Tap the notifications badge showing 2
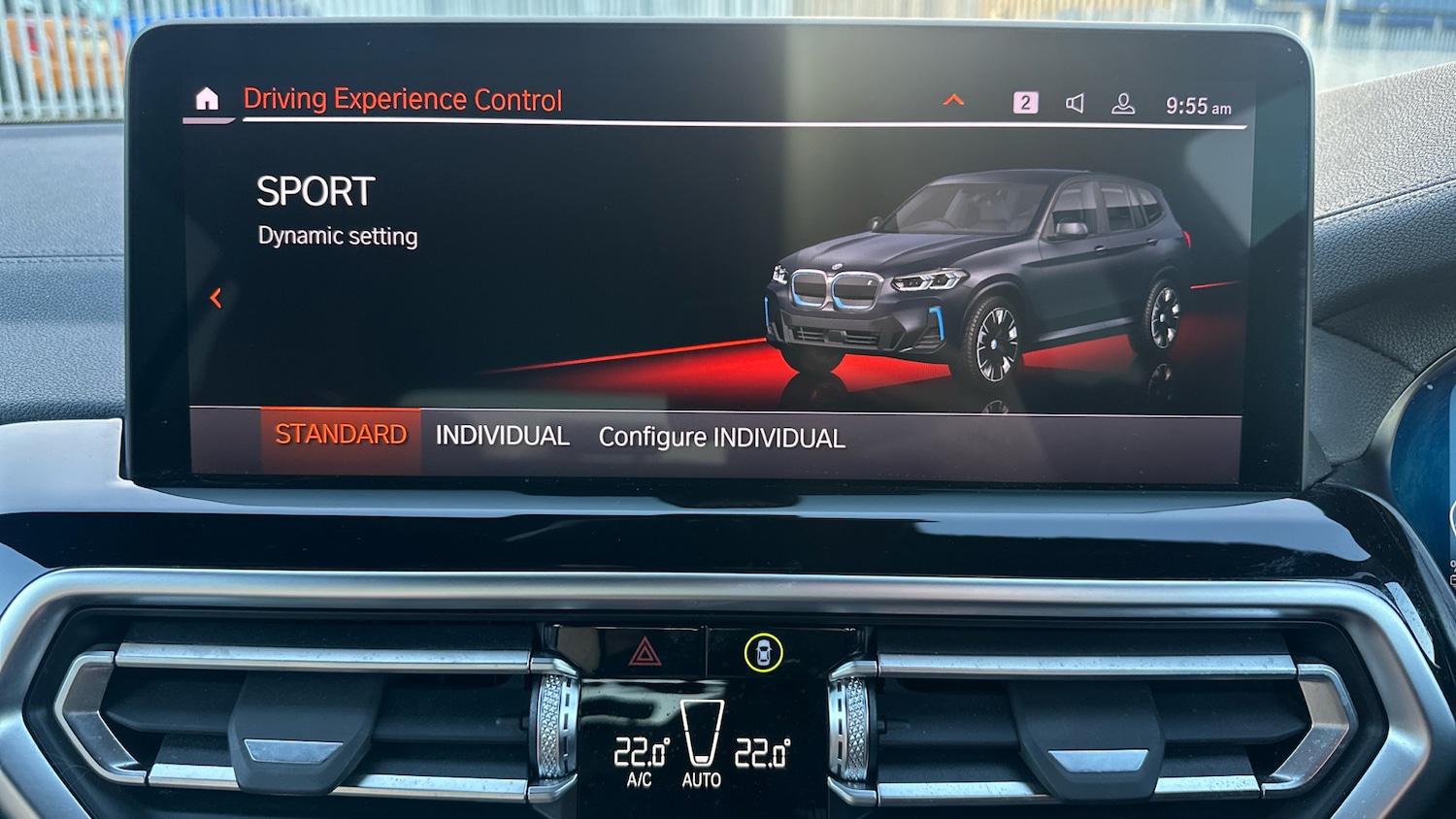 (1024, 102)
